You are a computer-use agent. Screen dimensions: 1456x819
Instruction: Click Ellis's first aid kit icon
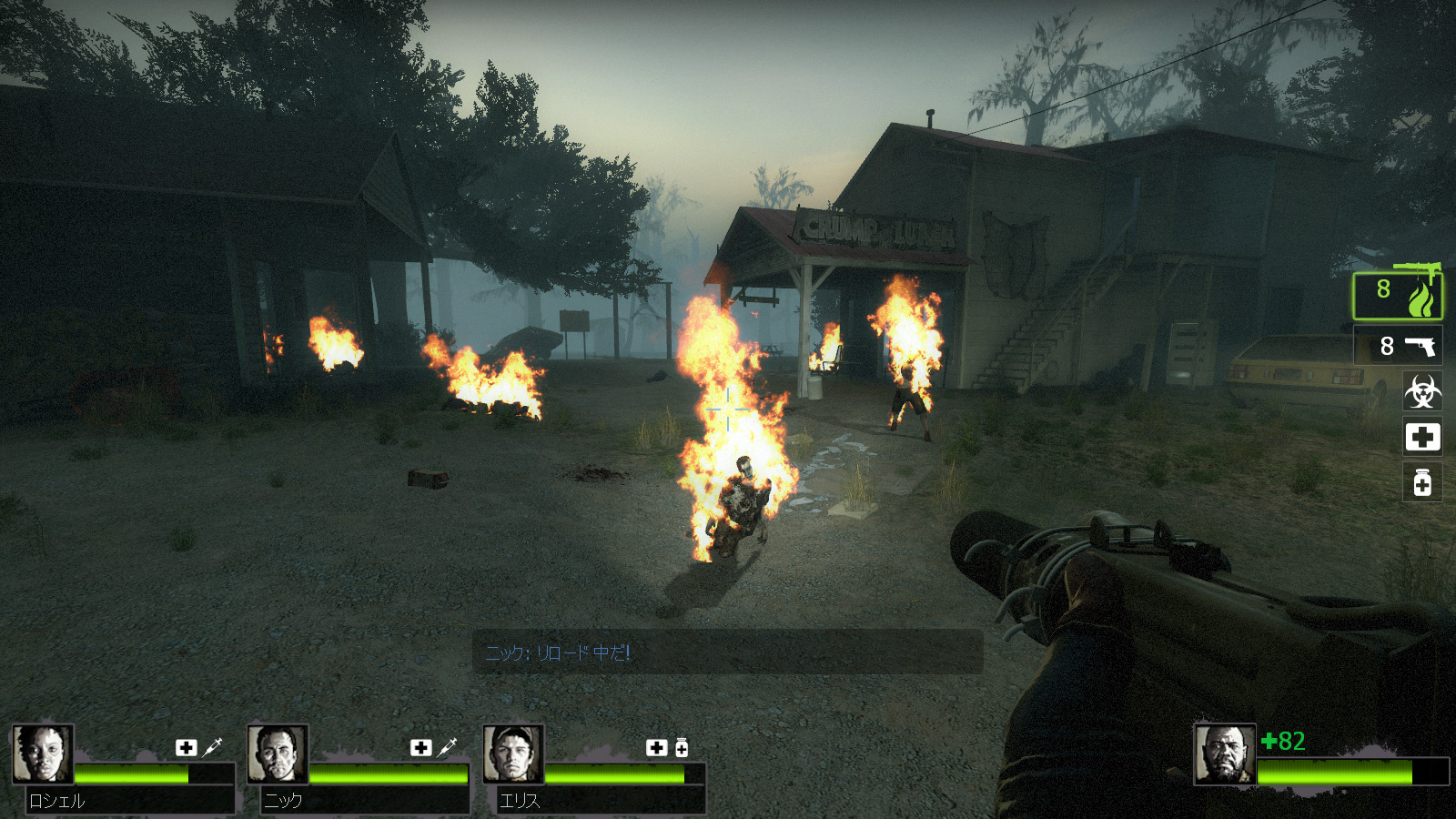click(x=657, y=747)
